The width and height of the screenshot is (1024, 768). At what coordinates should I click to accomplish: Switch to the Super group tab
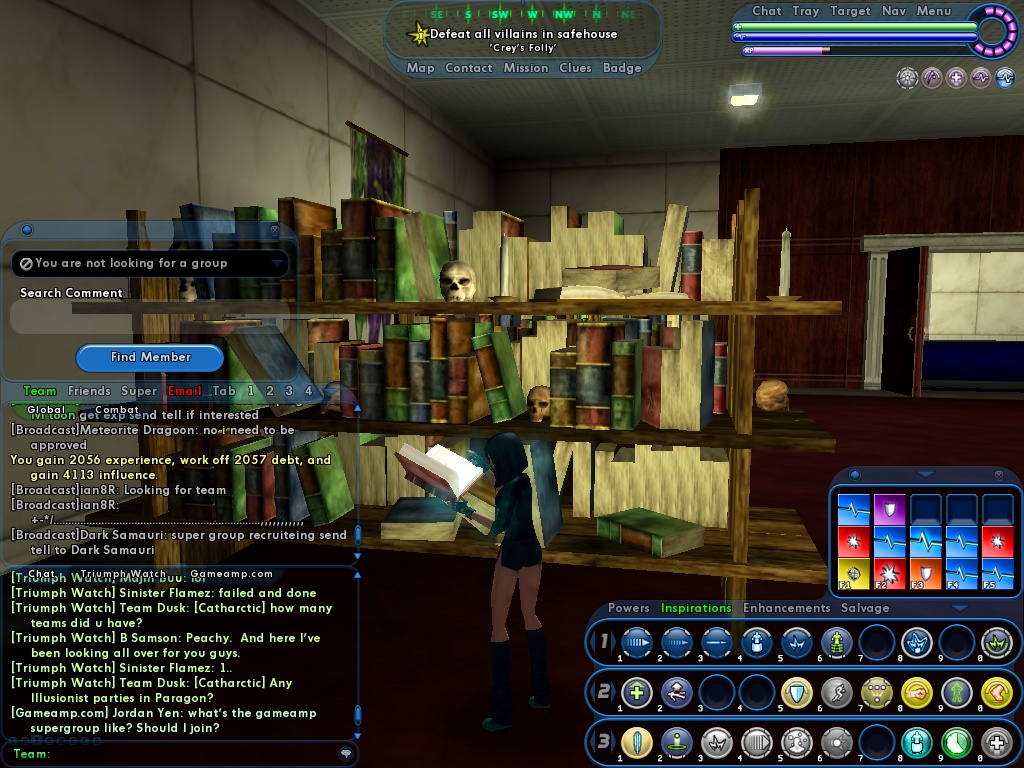(x=138, y=391)
